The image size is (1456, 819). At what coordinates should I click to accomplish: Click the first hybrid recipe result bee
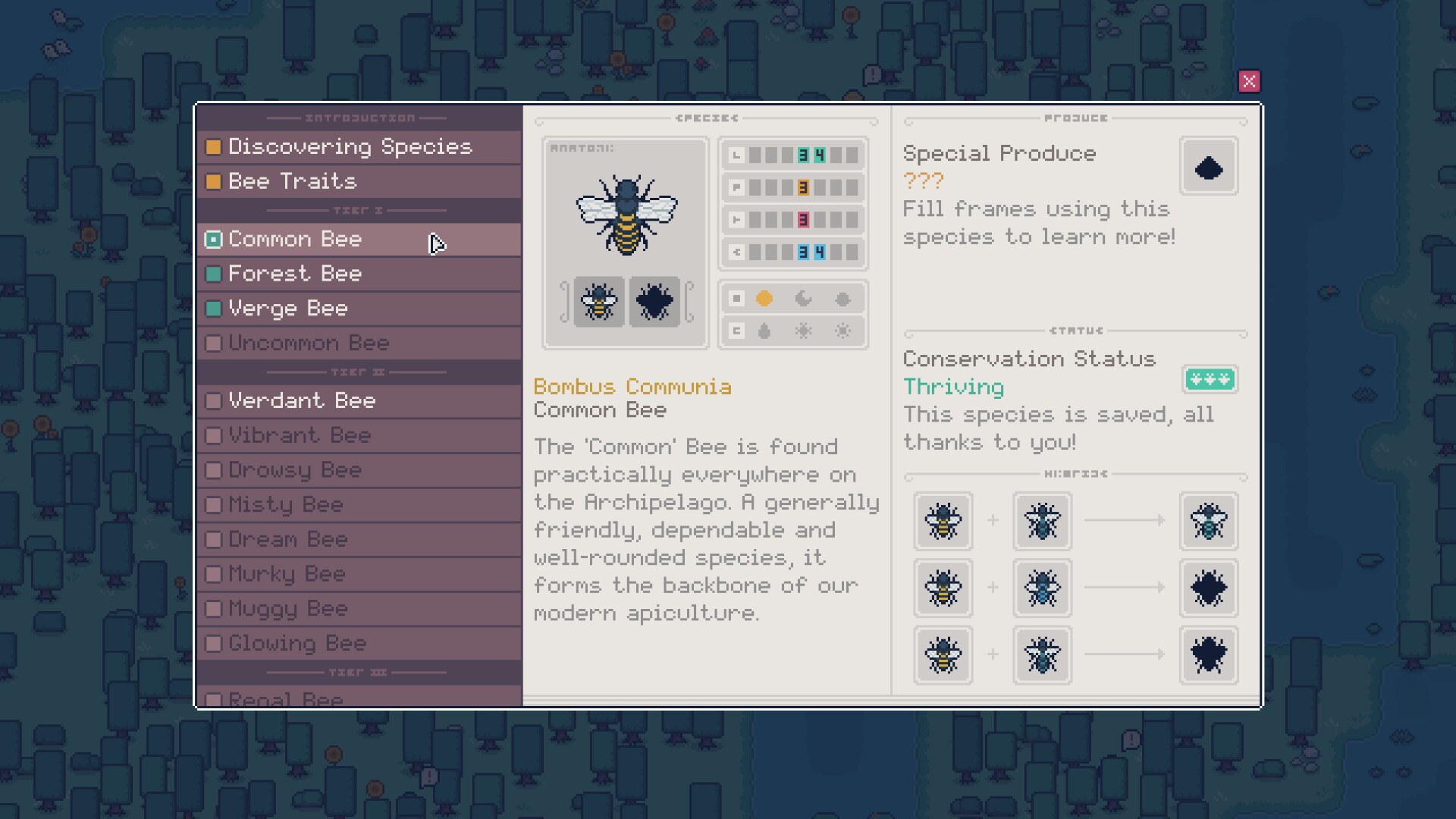[1208, 522]
